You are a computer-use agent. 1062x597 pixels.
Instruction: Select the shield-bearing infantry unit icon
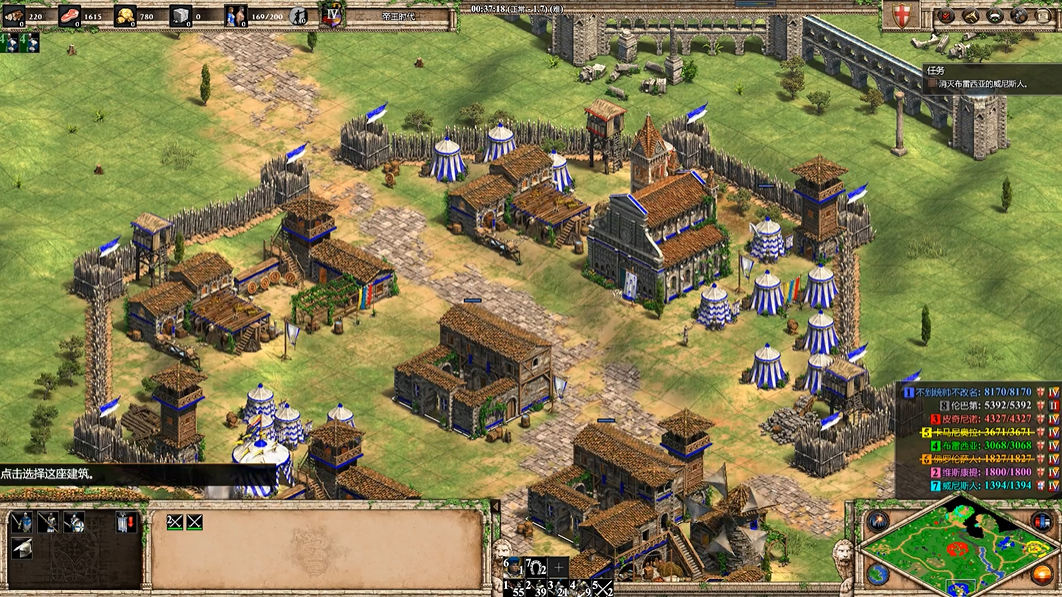[74, 522]
